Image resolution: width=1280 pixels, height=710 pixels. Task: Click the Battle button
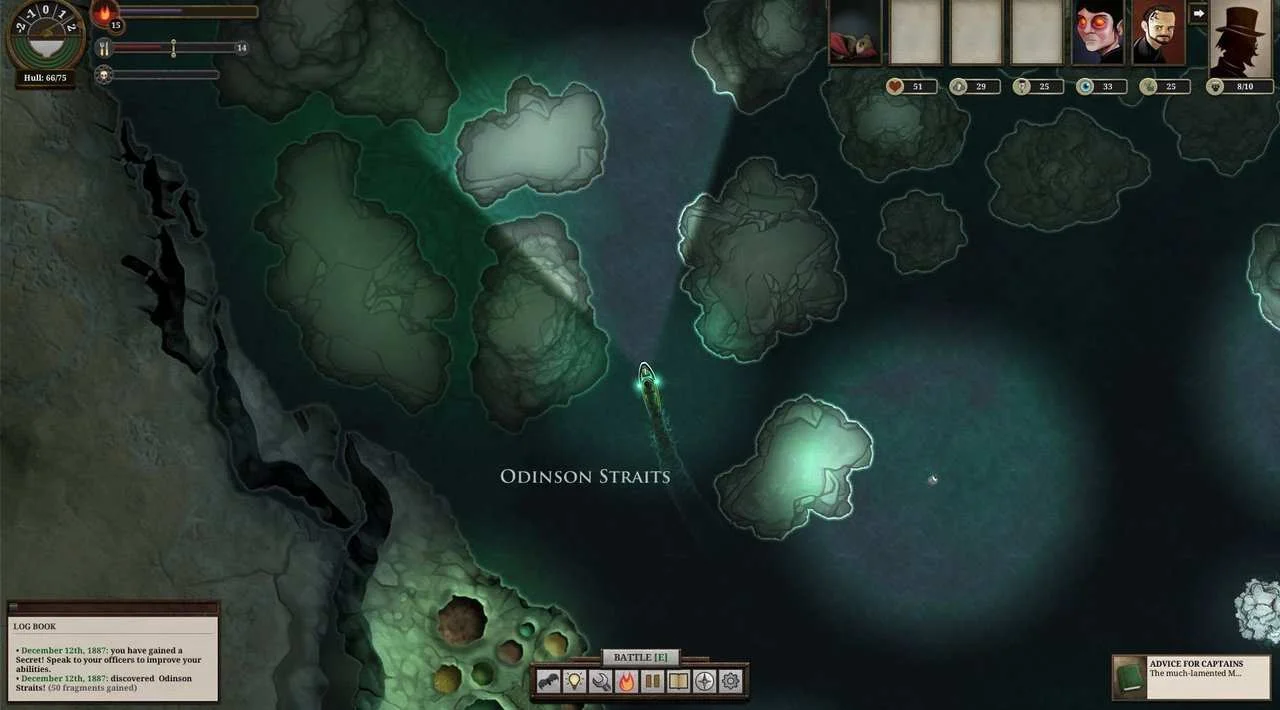point(640,657)
